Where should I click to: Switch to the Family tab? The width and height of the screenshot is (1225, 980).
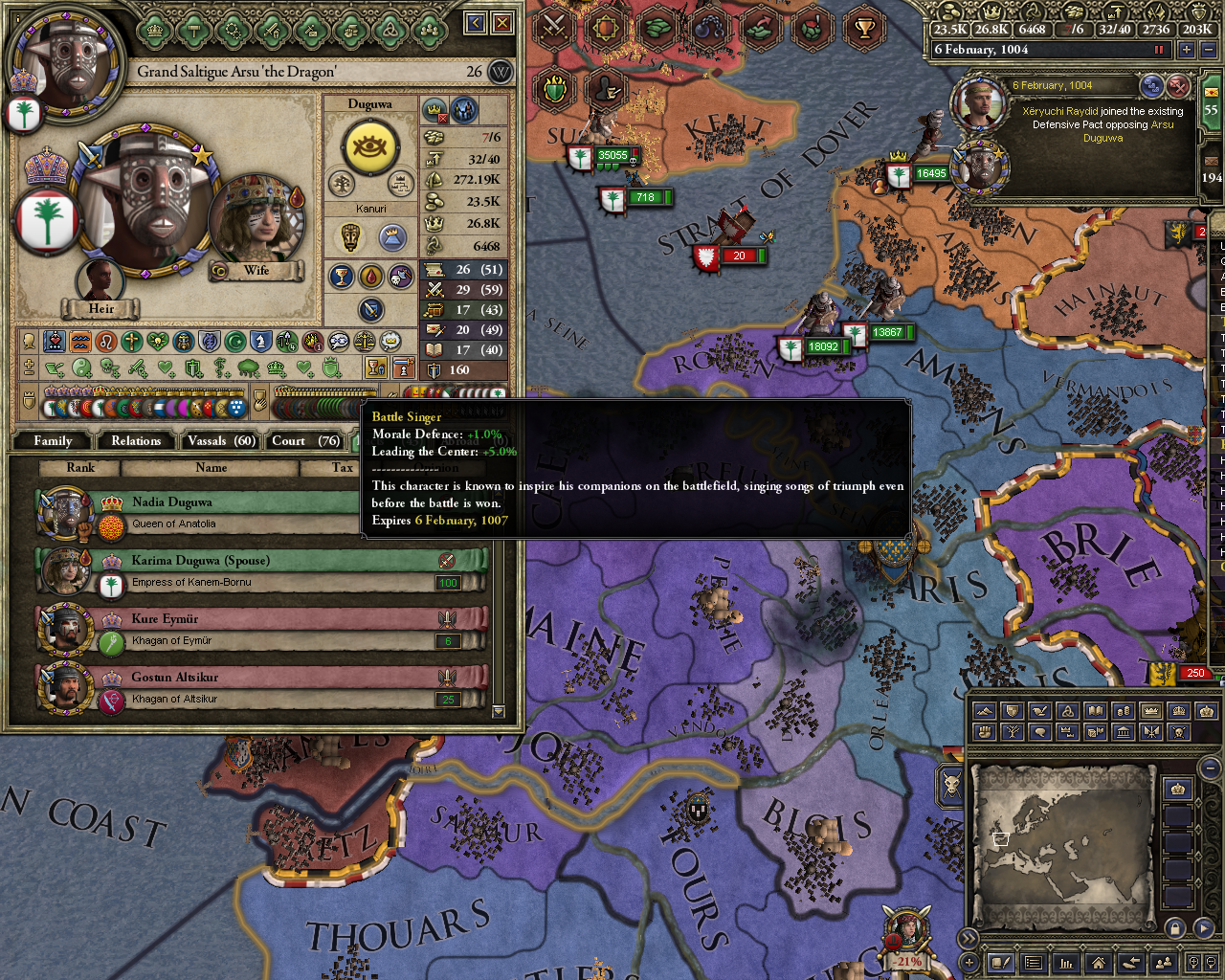pos(50,440)
